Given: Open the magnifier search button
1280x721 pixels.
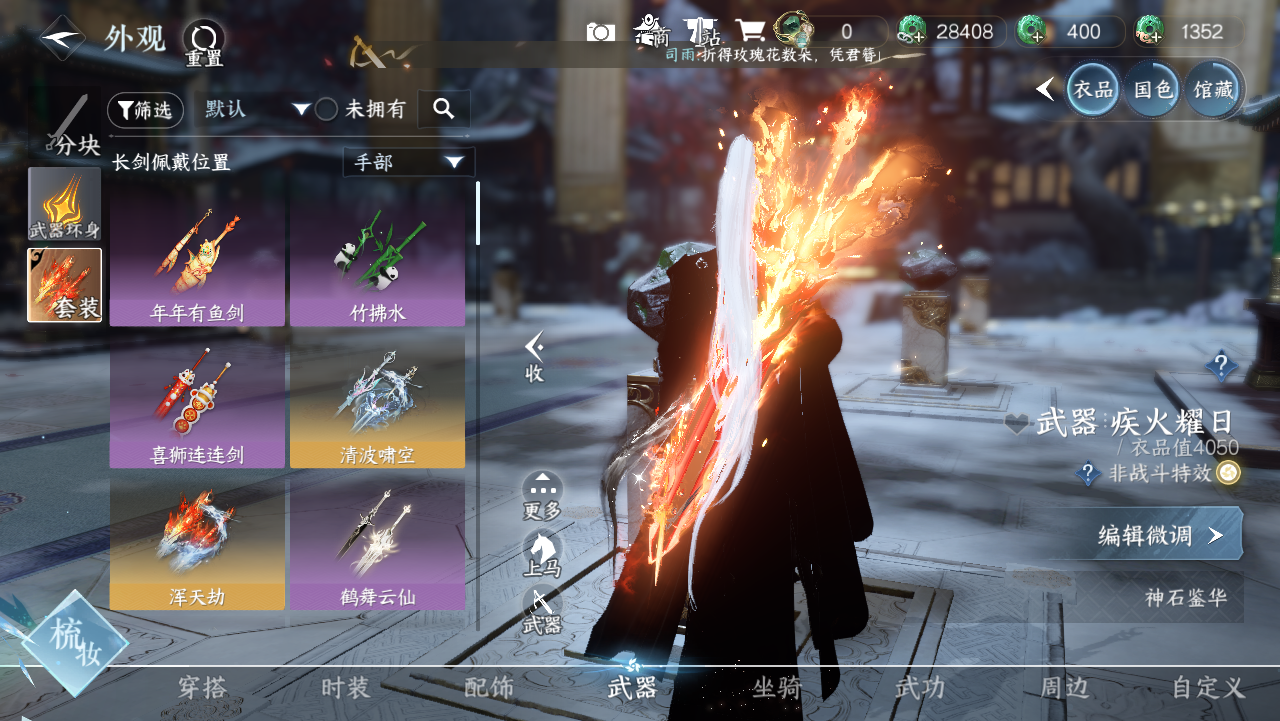Looking at the screenshot, I should click(x=443, y=109).
